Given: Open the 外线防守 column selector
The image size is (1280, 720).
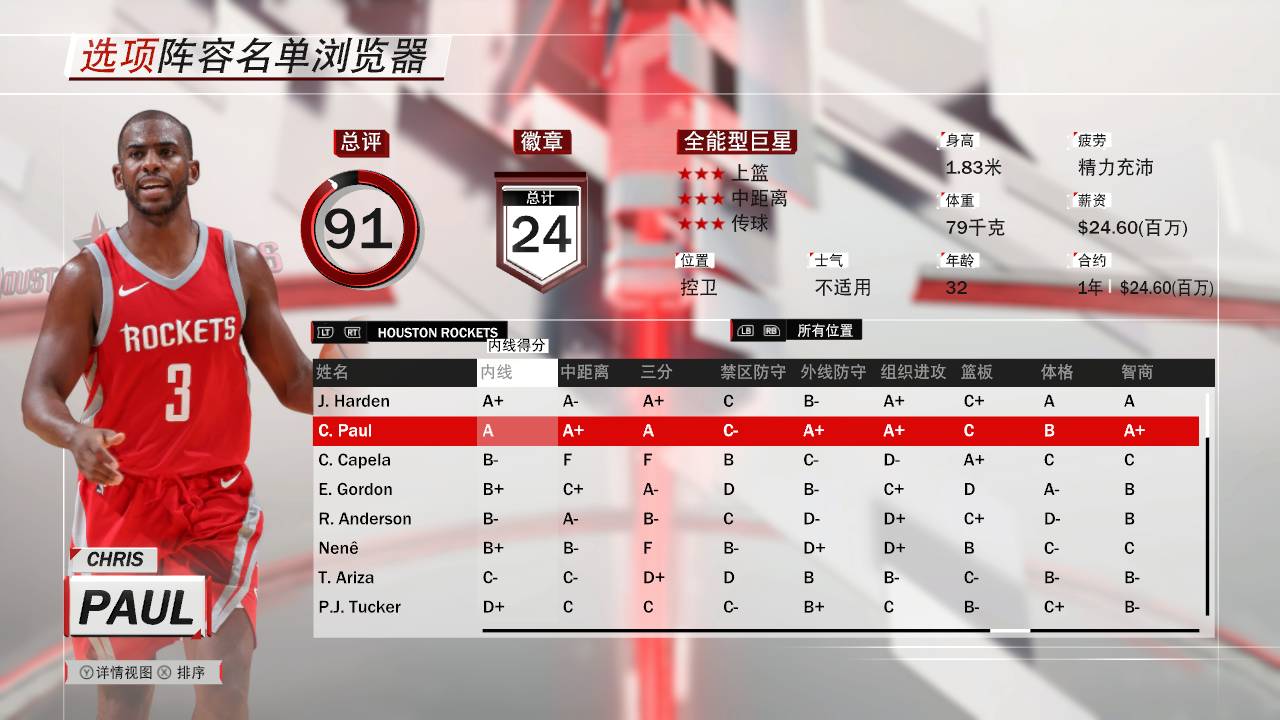Looking at the screenshot, I should (x=831, y=371).
